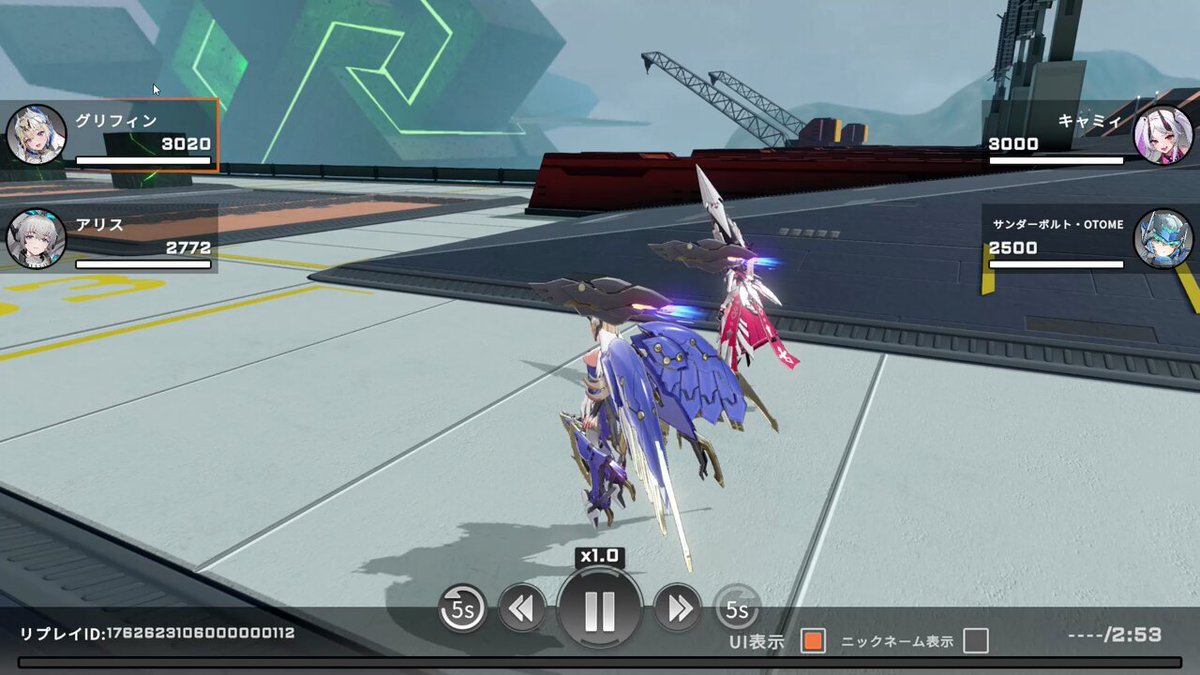Slow down replay with double-left arrow
Screen dimensions: 1200x675
[x=522, y=607]
